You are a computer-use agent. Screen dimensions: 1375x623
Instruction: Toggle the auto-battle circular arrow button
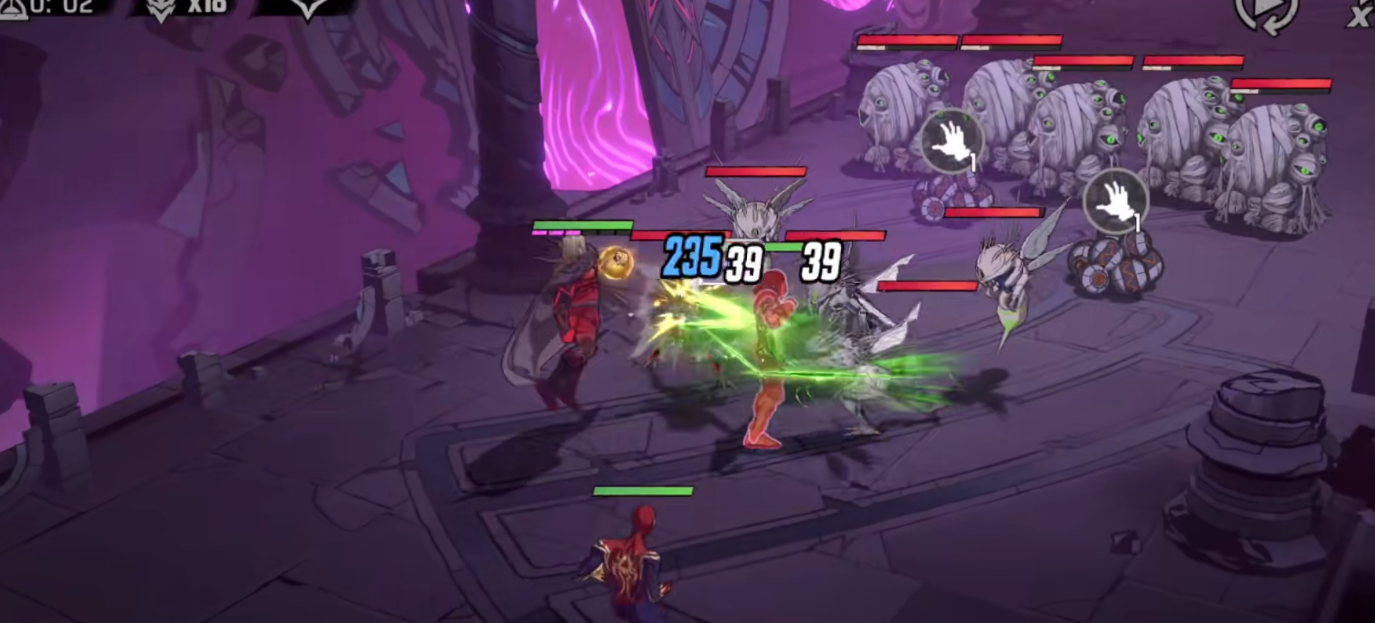pyautogui.click(x=1265, y=12)
